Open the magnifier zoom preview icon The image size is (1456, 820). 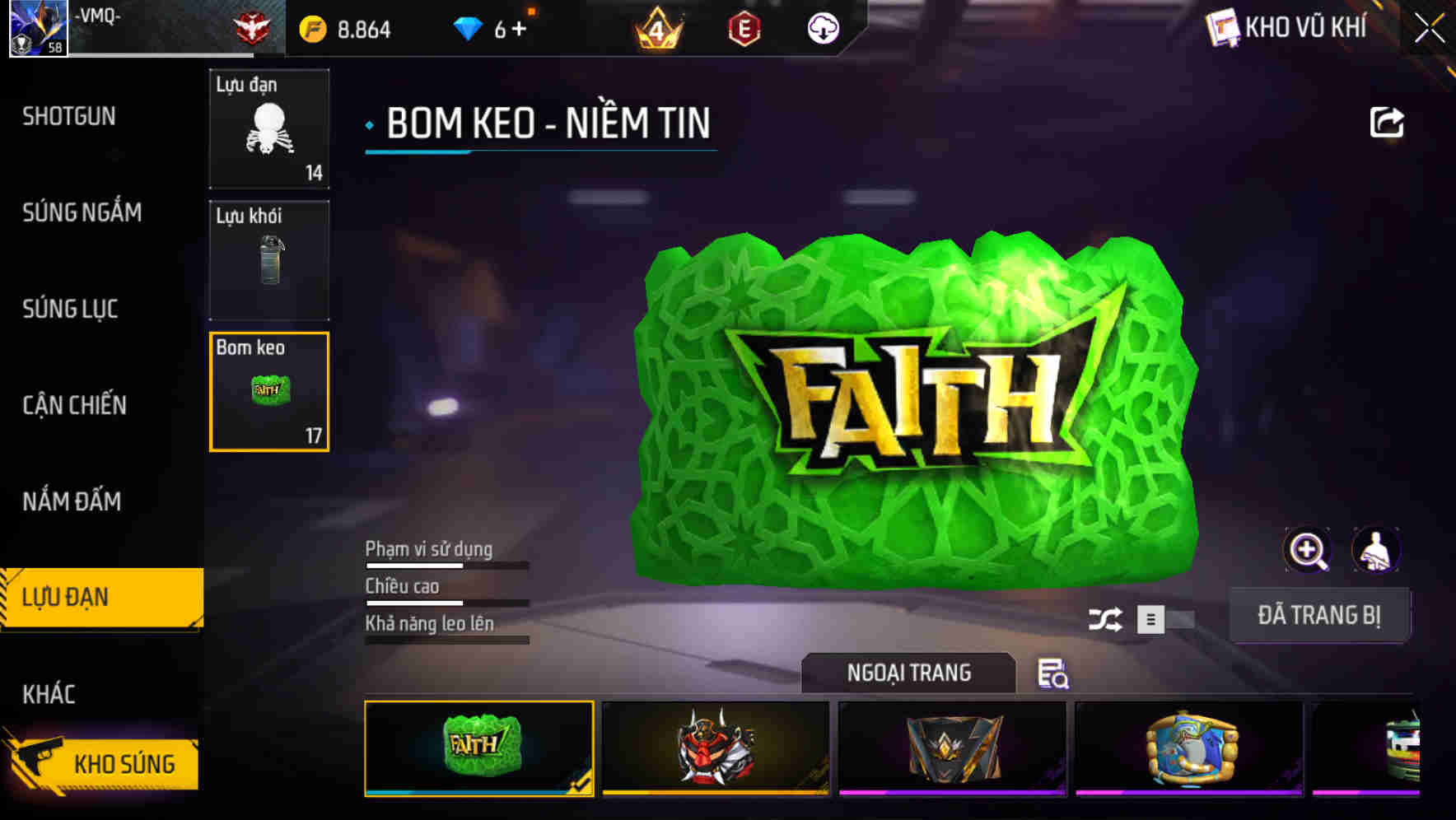(x=1307, y=550)
